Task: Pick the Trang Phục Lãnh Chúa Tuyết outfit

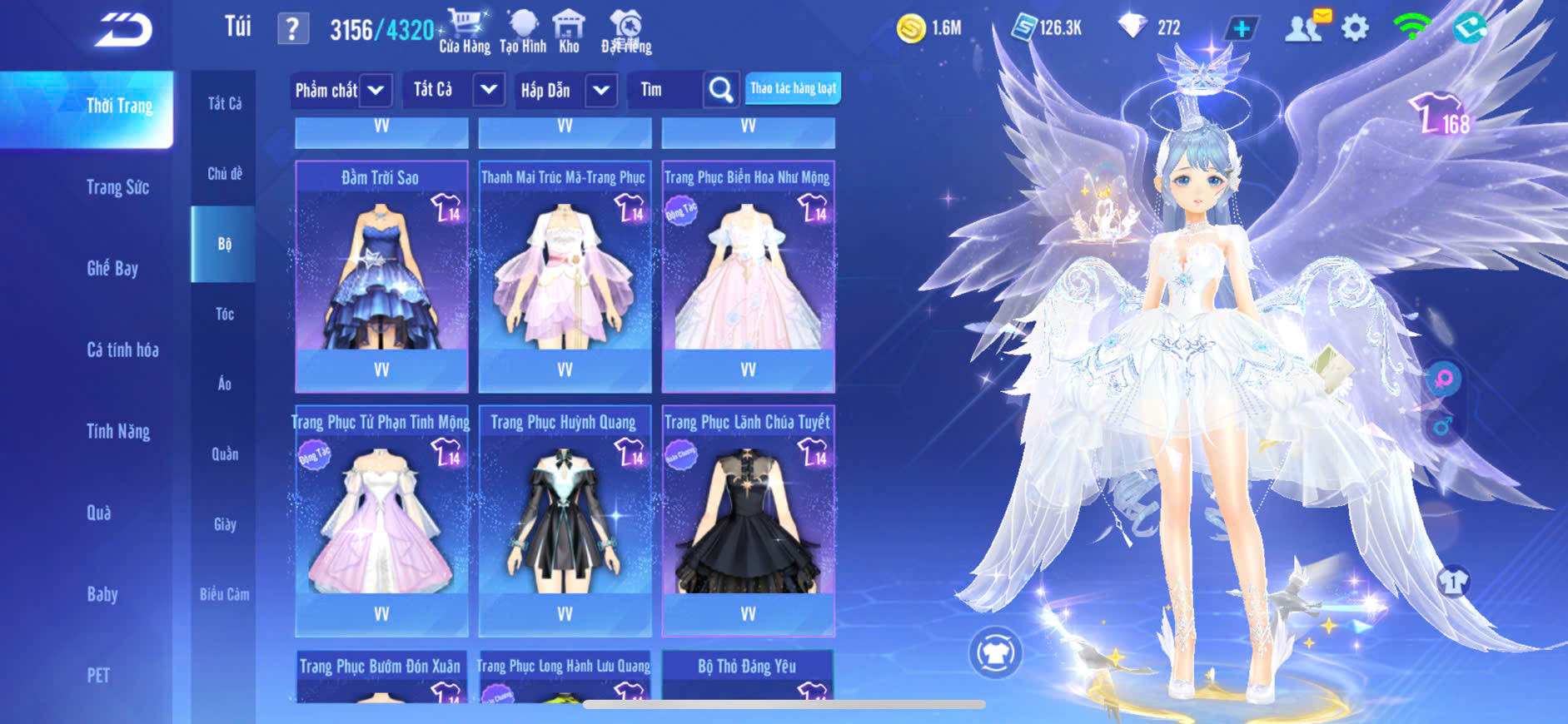Action: [748, 520]
